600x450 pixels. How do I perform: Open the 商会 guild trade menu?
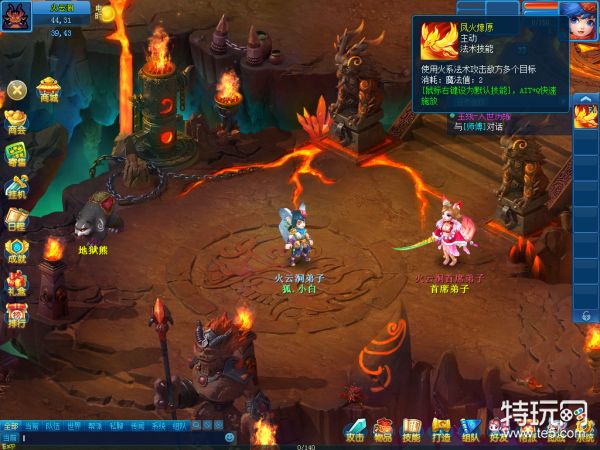coord(16,122)
